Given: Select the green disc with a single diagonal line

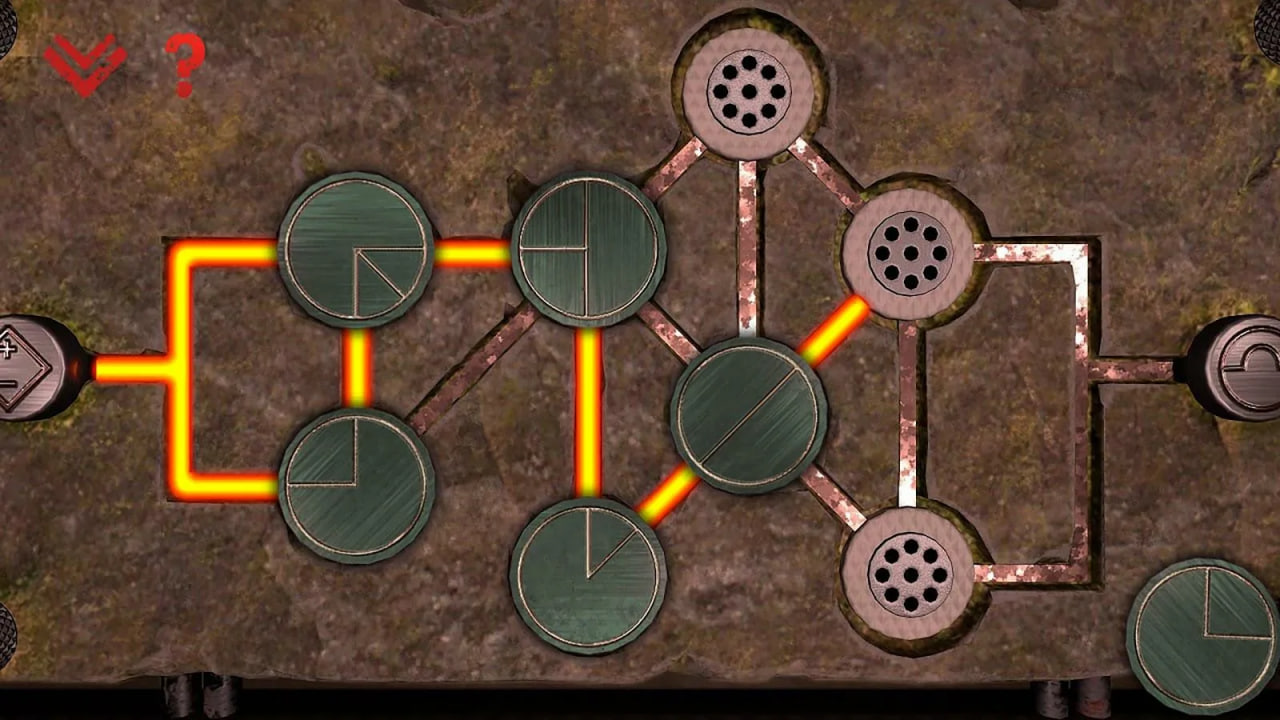Looking at the screenshot, I should (x=749, y=415).
